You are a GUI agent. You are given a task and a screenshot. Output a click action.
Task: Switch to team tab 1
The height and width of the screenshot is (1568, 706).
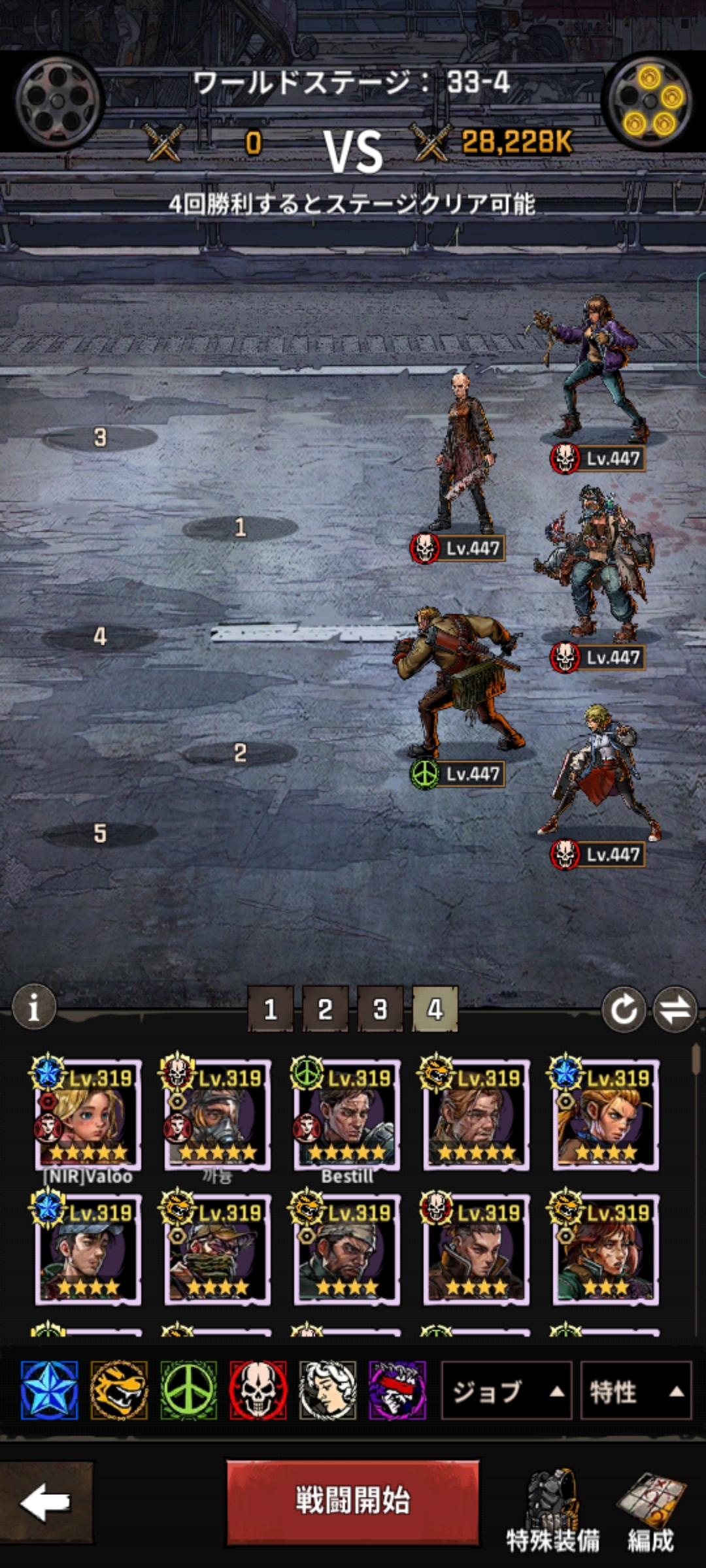click(x=270, y=1009)
